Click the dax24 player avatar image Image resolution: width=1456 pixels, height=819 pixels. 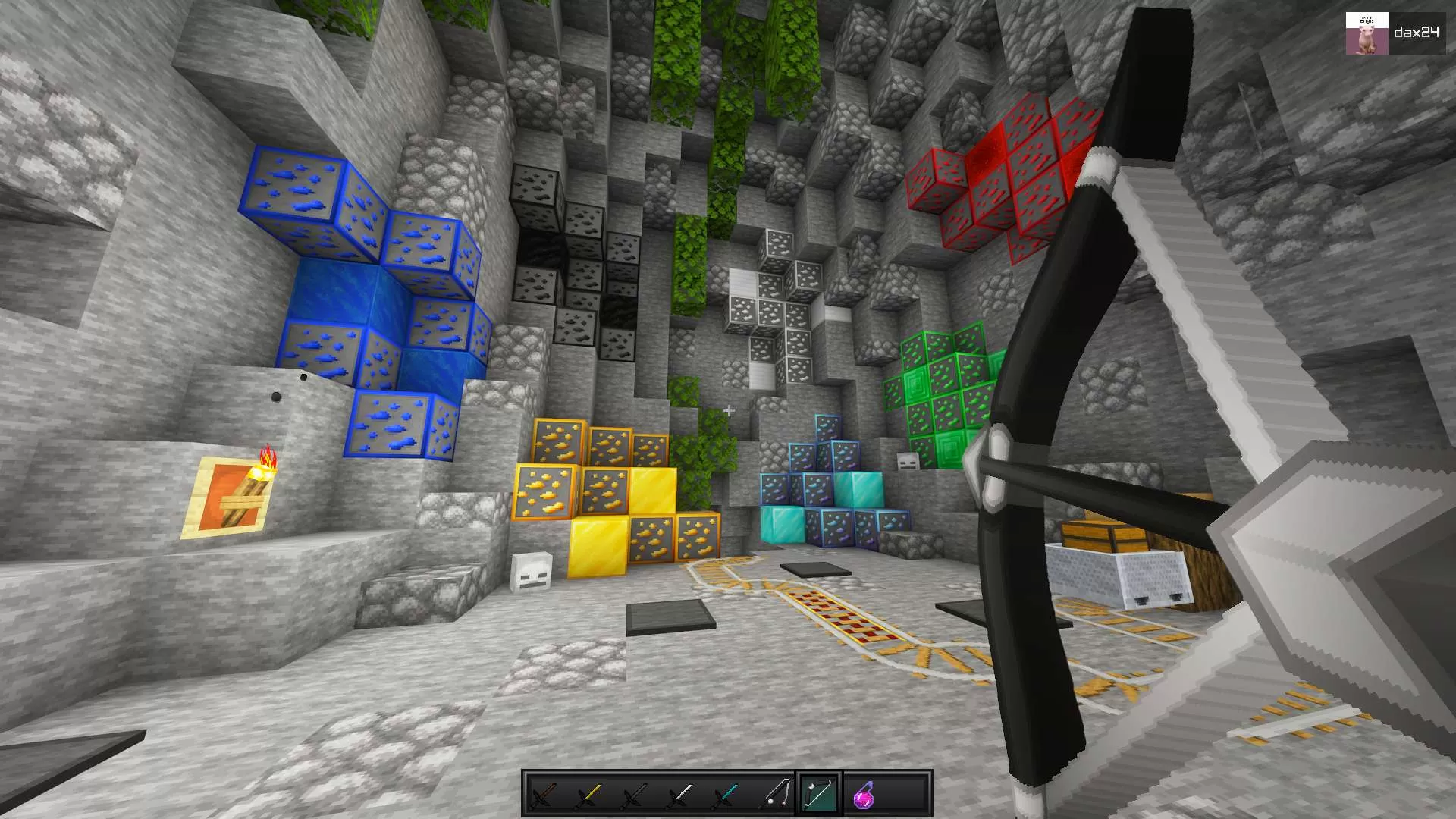pos(1367,33)
